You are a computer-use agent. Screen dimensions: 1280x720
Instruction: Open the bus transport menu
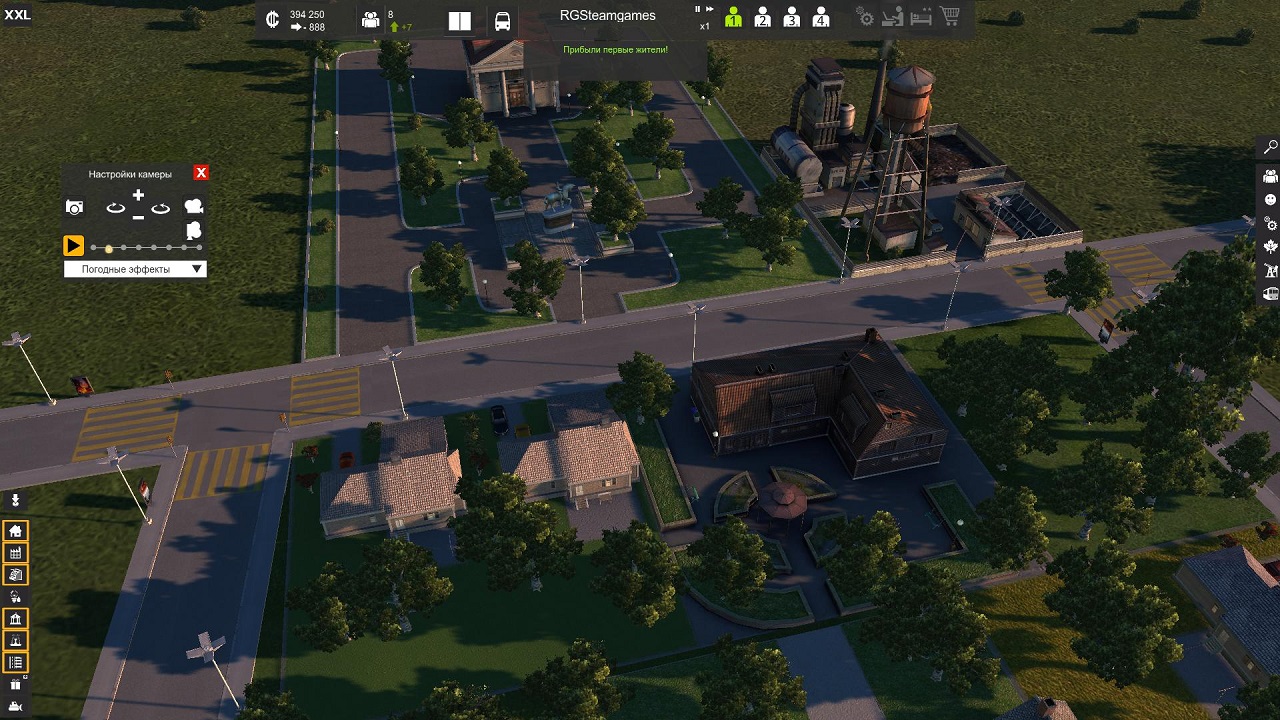pyautogui.click(x=503, y=21)
